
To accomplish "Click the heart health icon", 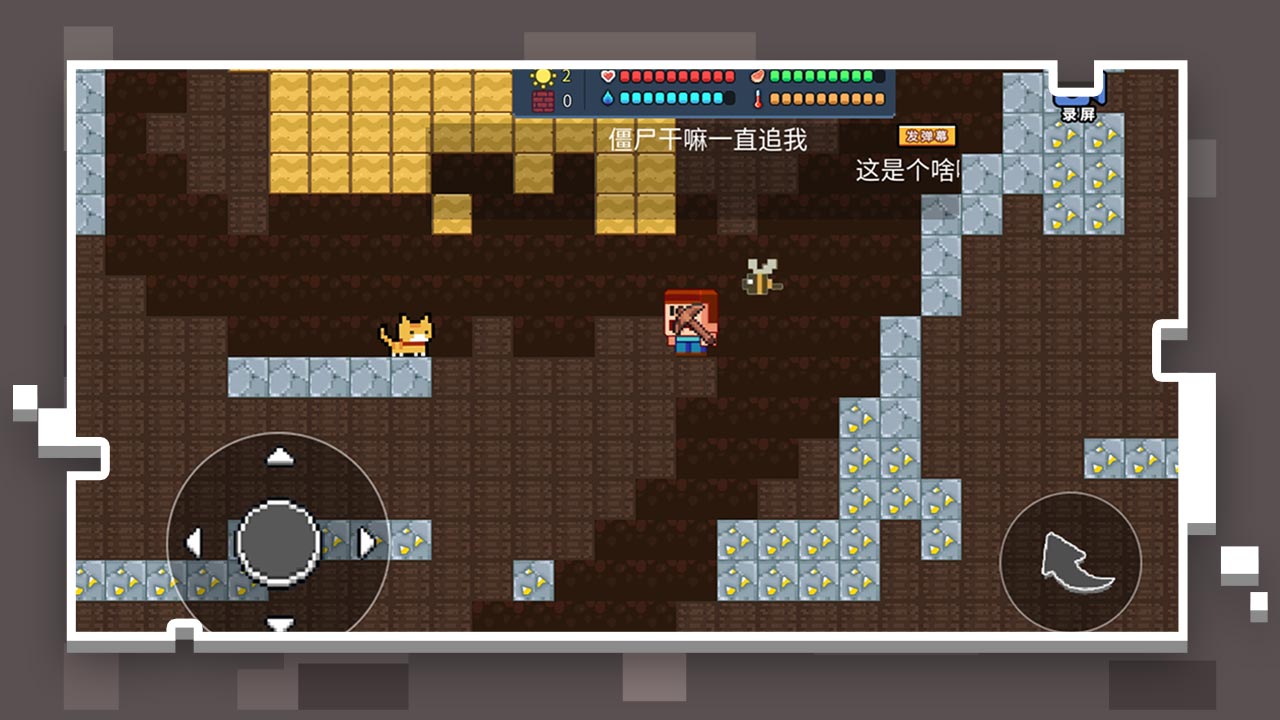I will (608, 76).
